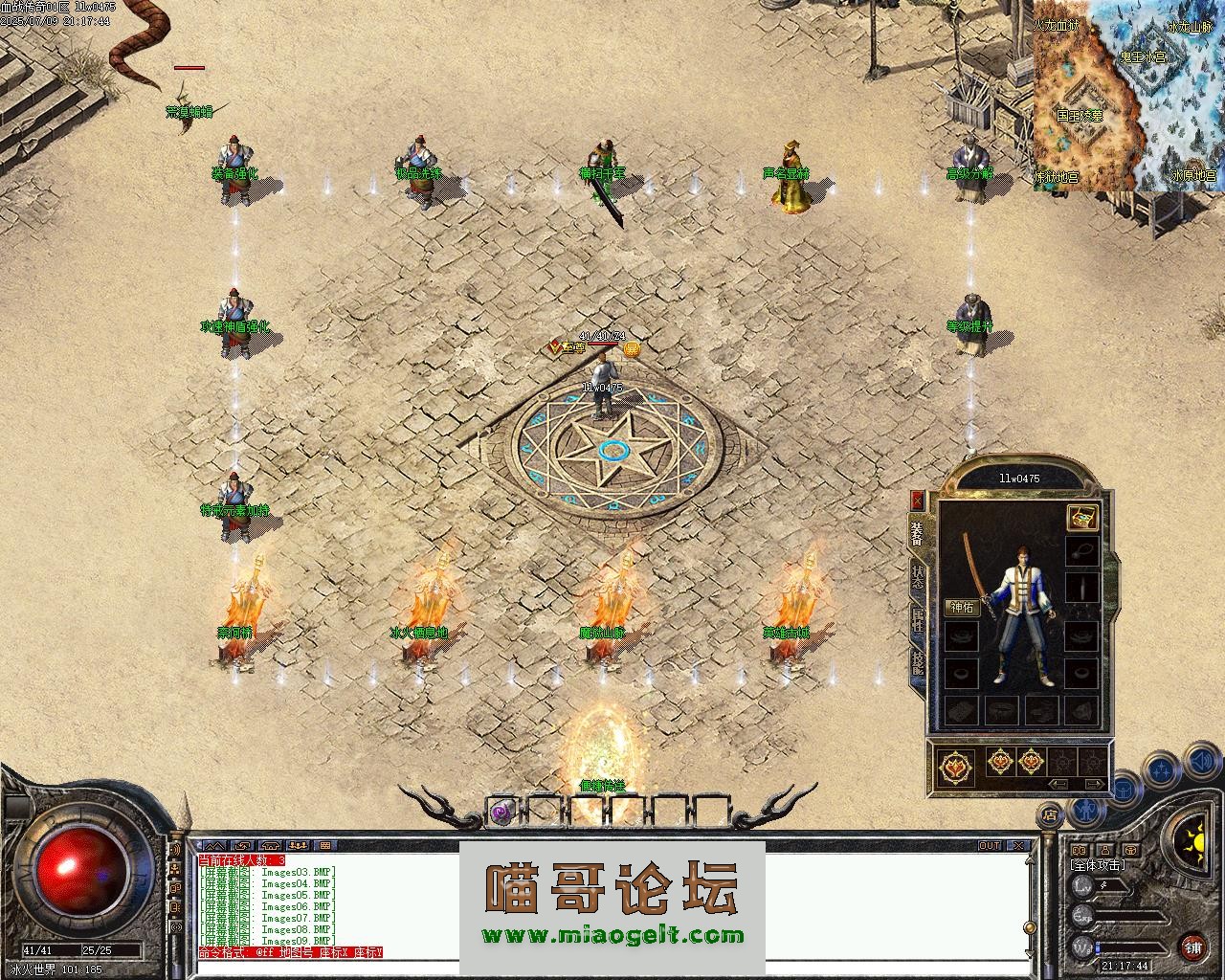Switch to the 状态 status tab
Viewport: 1225px width, 980px height.
click(x=918, y=575)
